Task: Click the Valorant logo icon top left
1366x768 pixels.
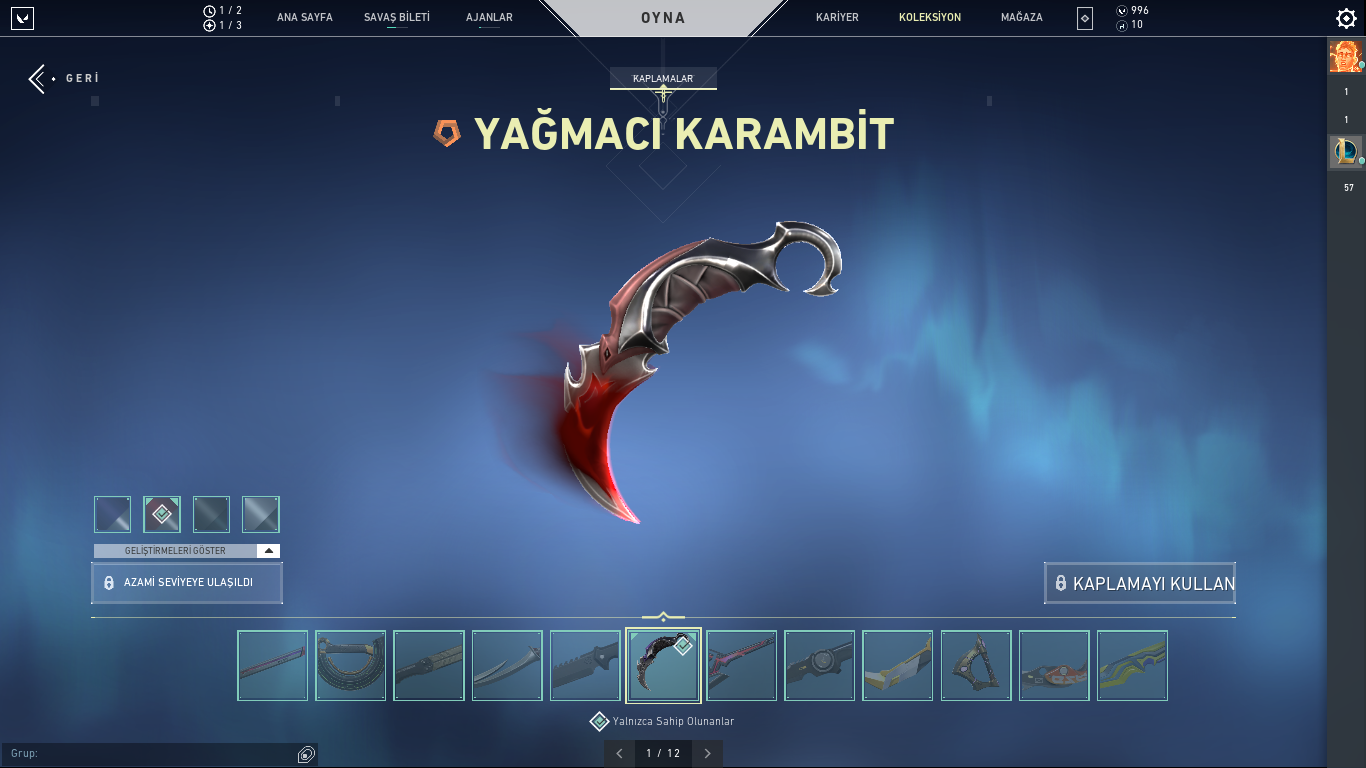Action: tap(21, 17)
